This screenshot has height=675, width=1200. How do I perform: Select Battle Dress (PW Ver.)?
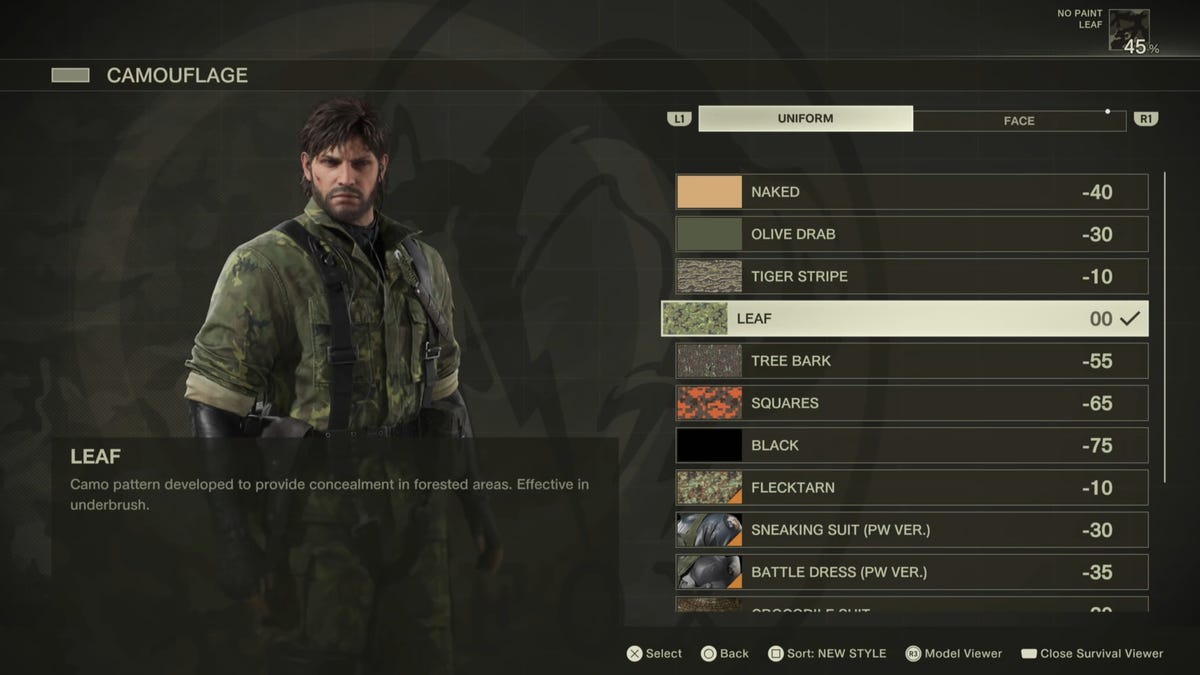(x=911, y=572)
